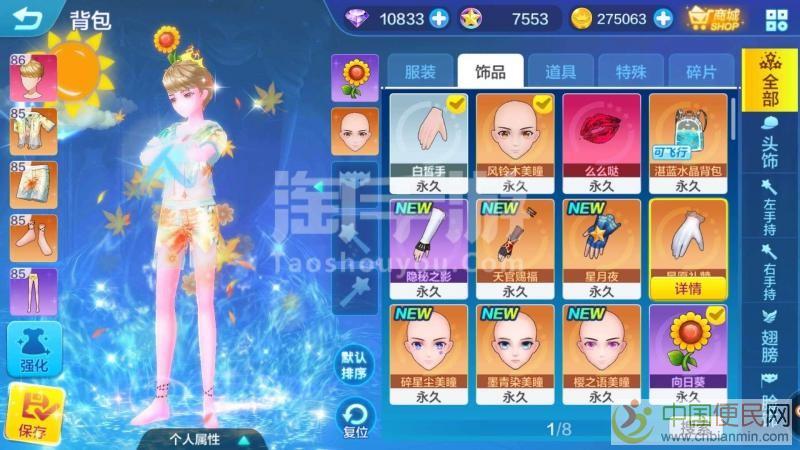
Task: Filter by 头饰 headwear category
Action: (x=769, y=145)
